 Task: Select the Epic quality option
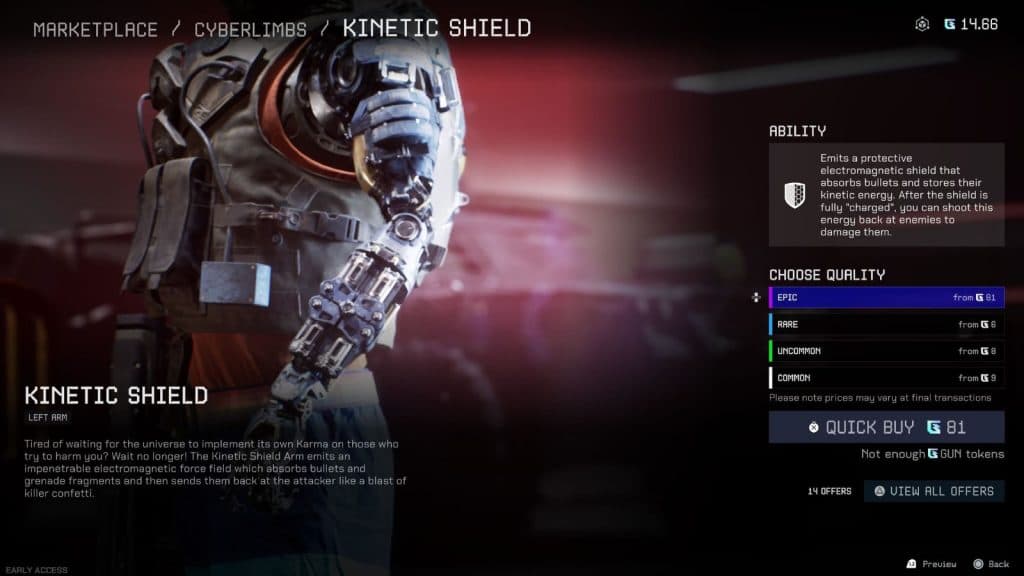886,298
